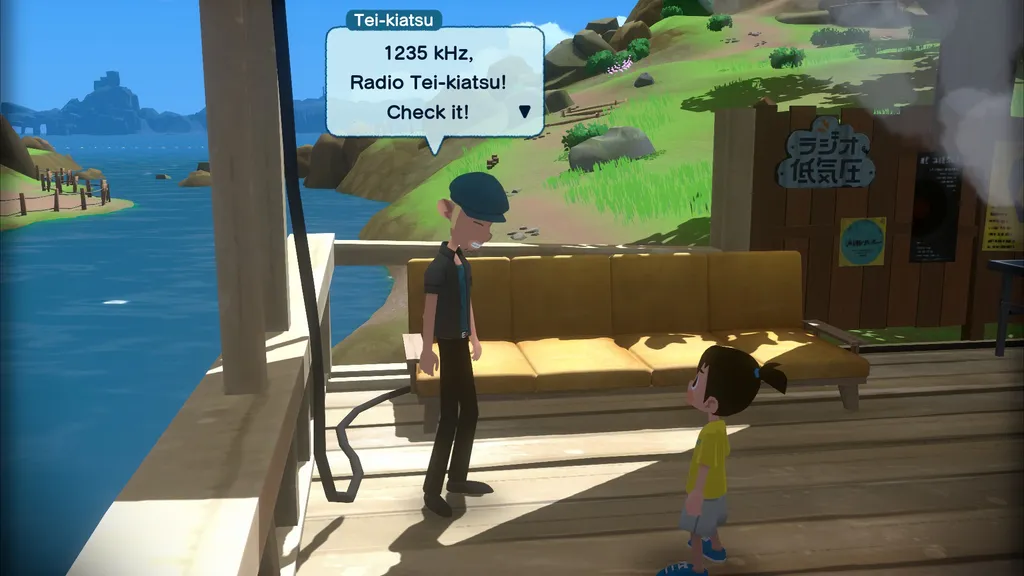
Task: Advance dialogue with the down arrow indicator
Action: point(524,112)
